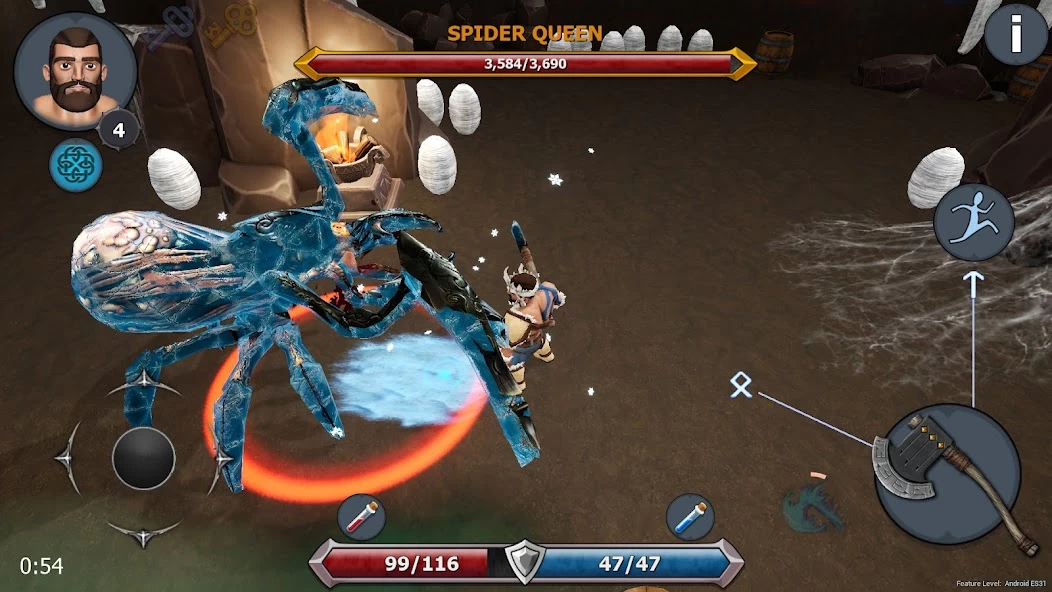Image resolution: width=1052 pixels, height=592 pixels.
Task: Trigger the dodge roll running figure button
Action: coord(974,222)
